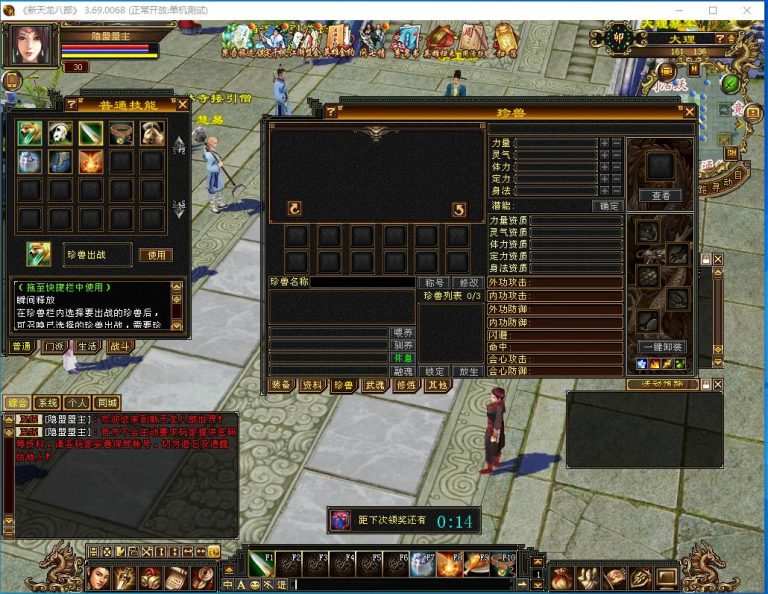This screenshot has height=594, width=768.
Task: Select the panda skill icon
Action: pos(61,133)
